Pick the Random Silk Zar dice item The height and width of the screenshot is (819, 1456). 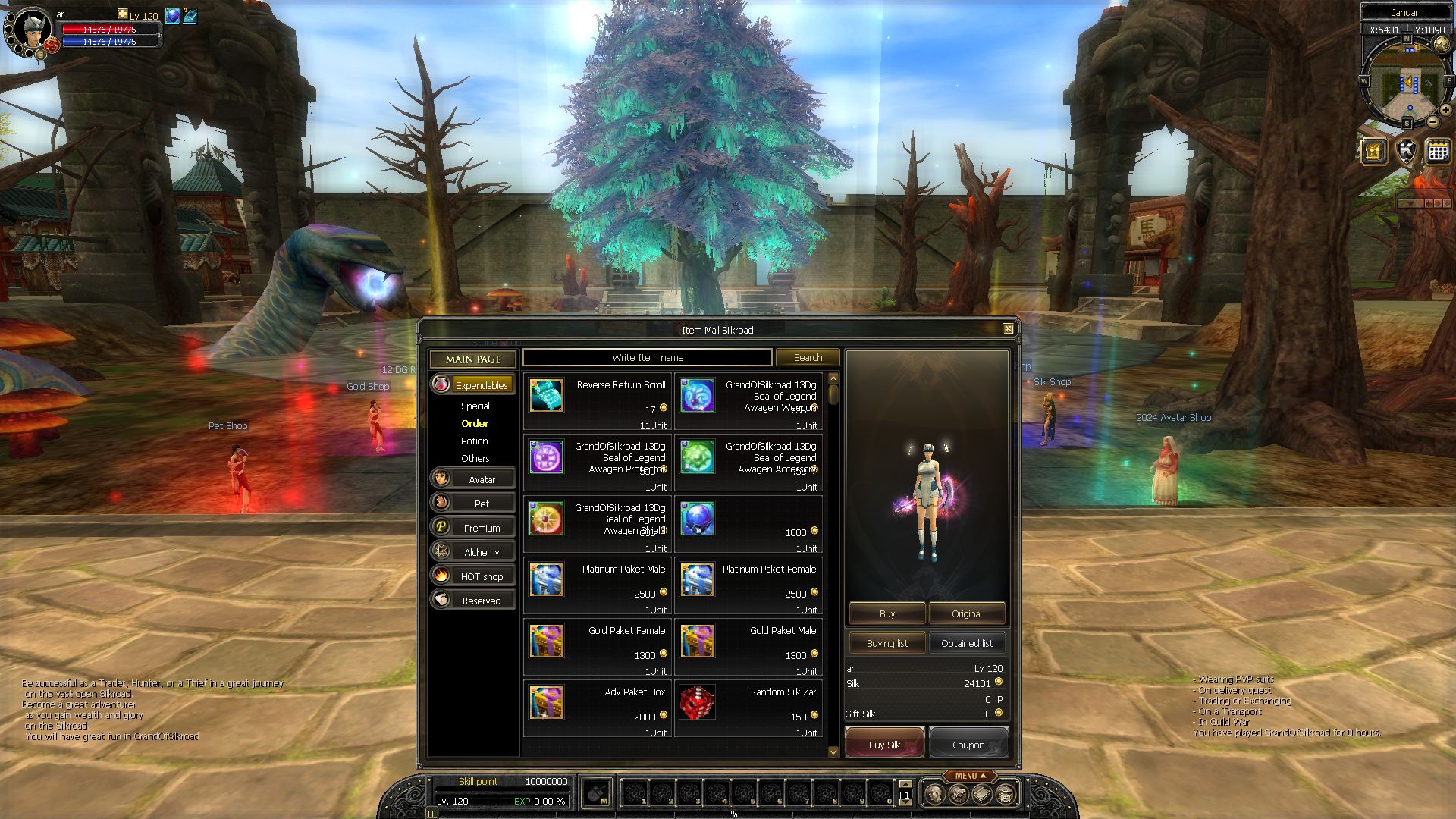696,703
